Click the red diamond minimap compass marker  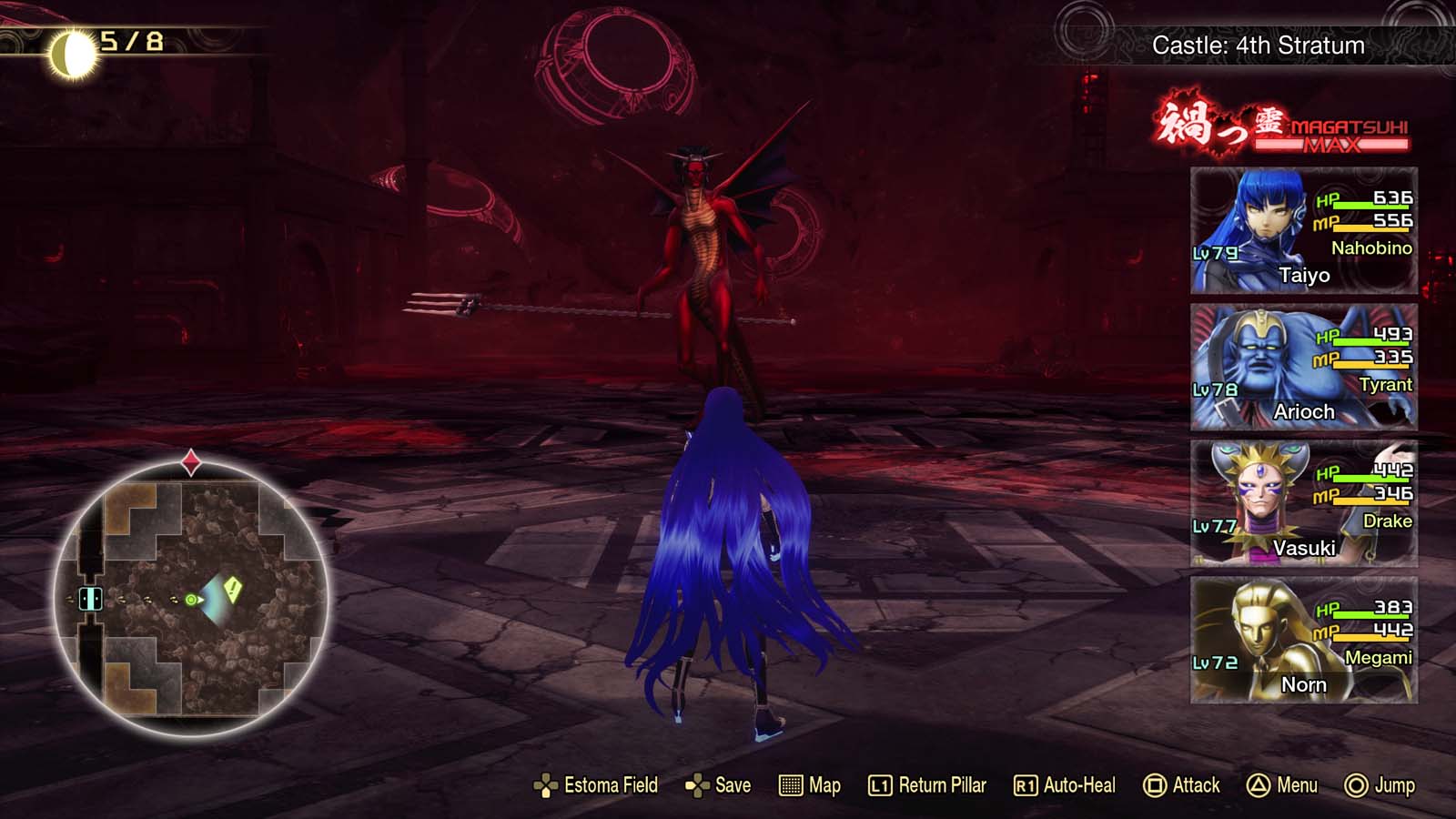(x=191, y=461)
